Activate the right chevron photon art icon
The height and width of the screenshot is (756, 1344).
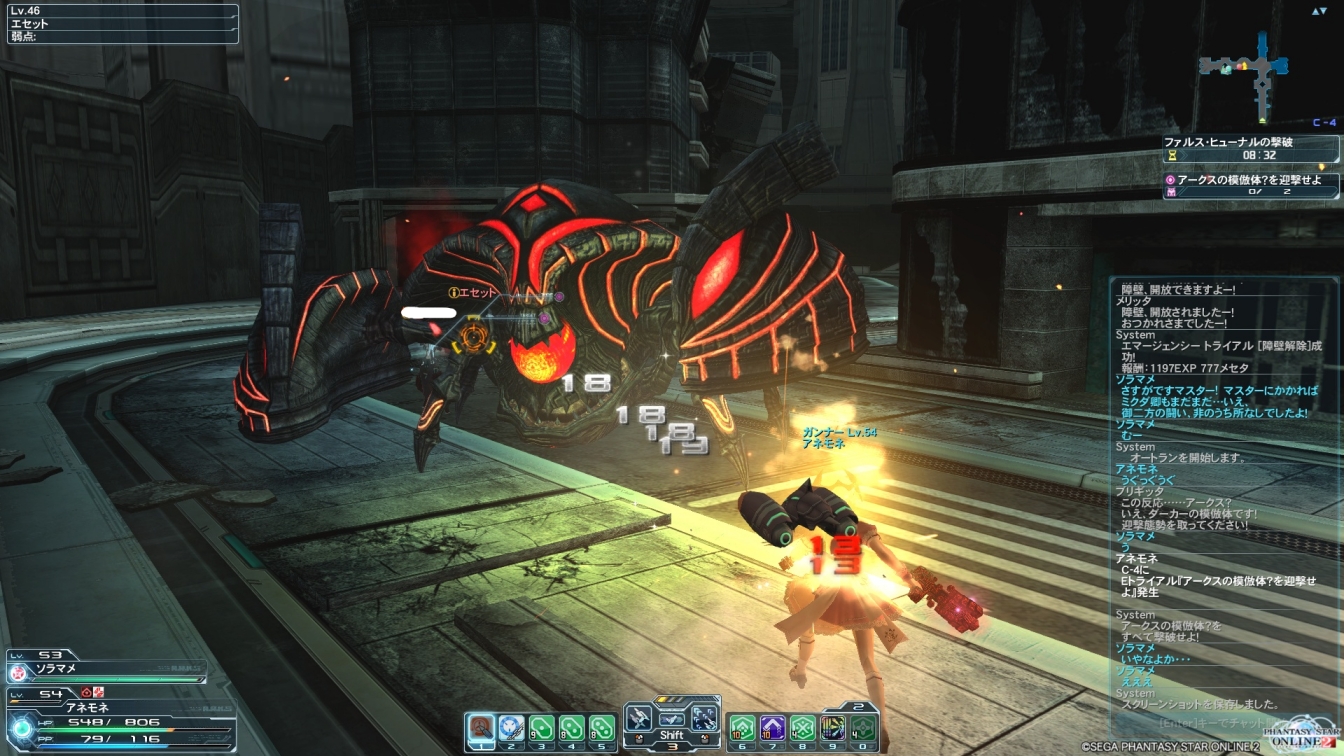point(704,717)
